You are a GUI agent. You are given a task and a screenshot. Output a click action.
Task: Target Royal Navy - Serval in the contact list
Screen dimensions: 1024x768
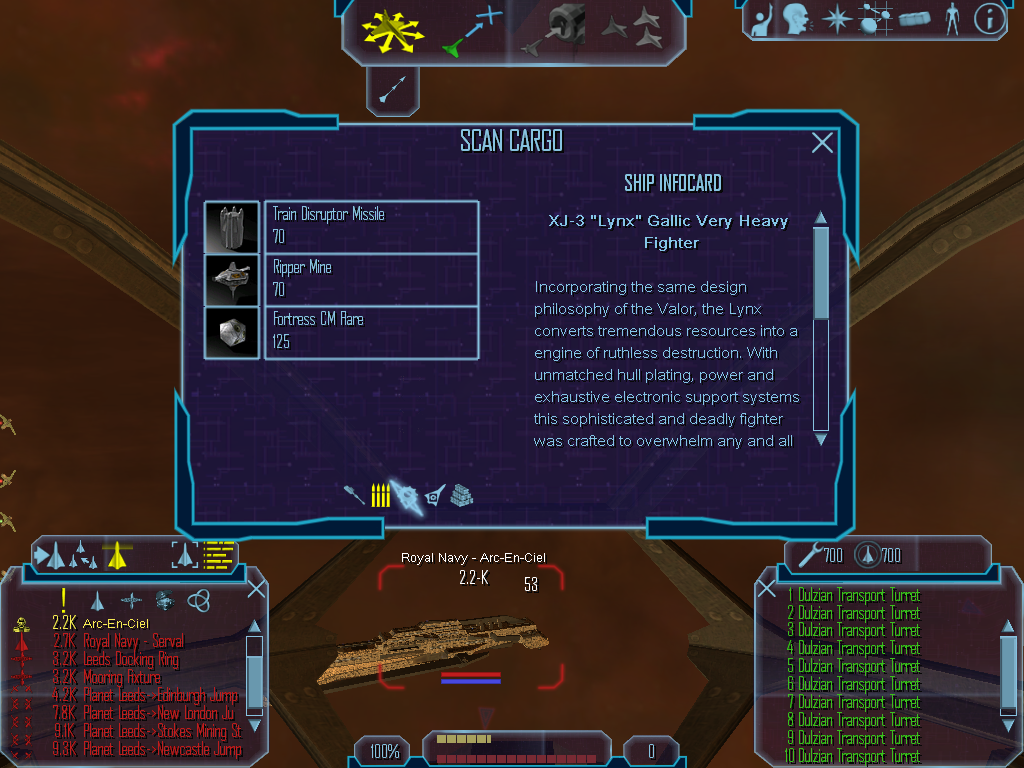click(x=133, y=641)
